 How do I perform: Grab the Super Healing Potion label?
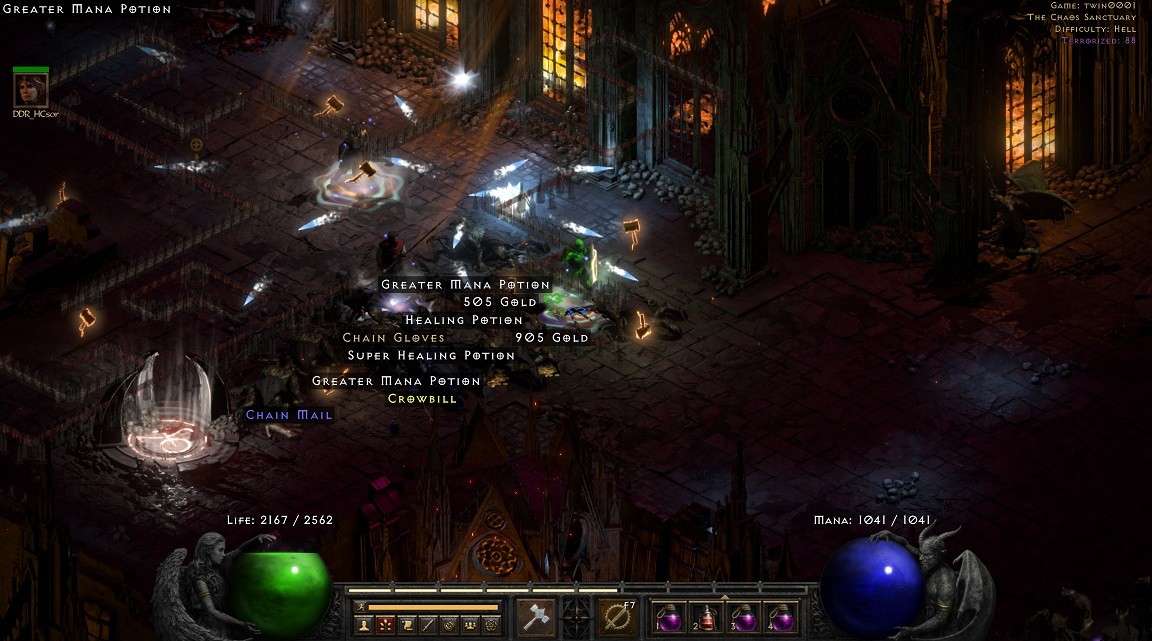431,355
